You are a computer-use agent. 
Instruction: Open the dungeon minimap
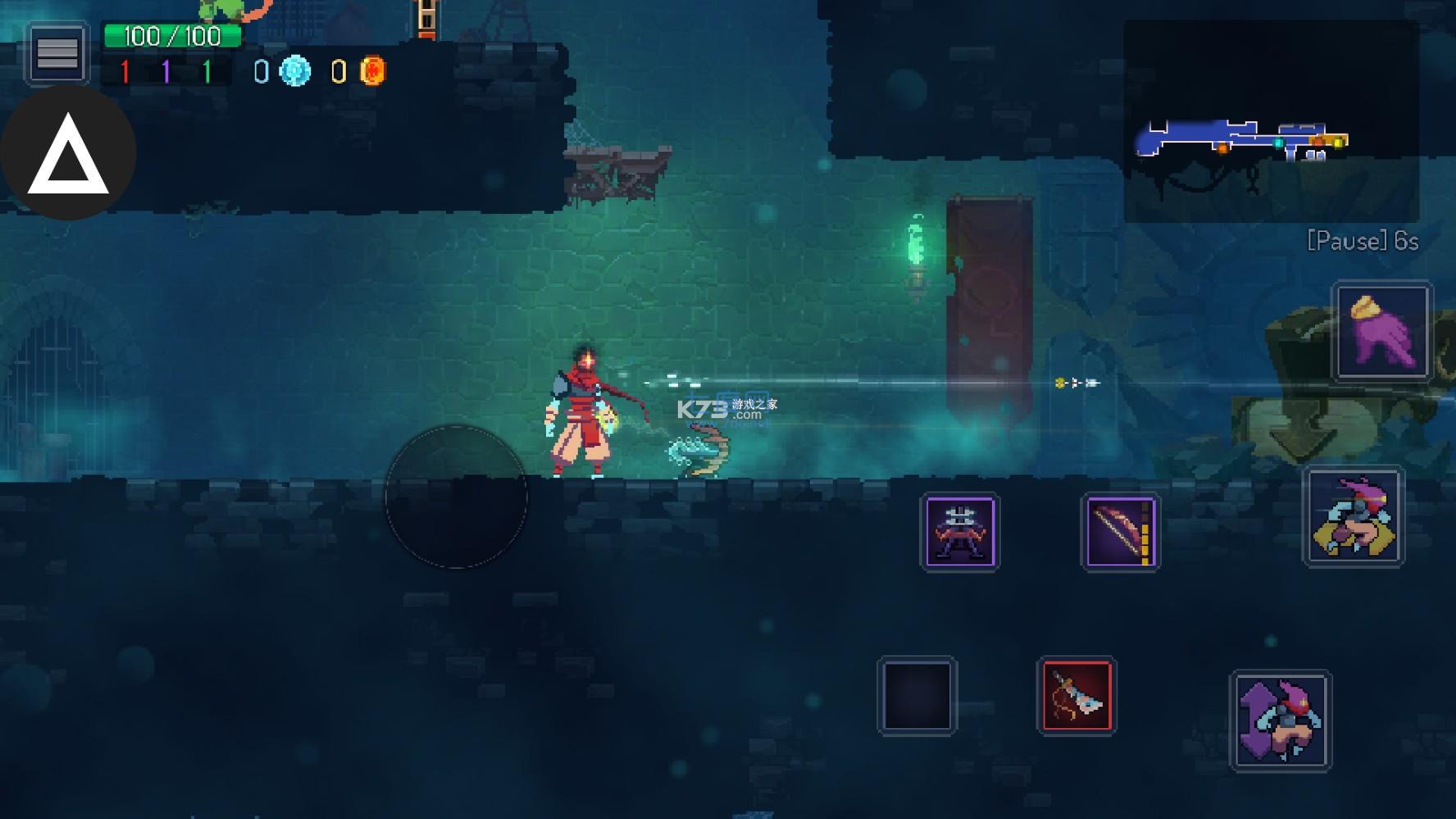[x=1270, y=121]
